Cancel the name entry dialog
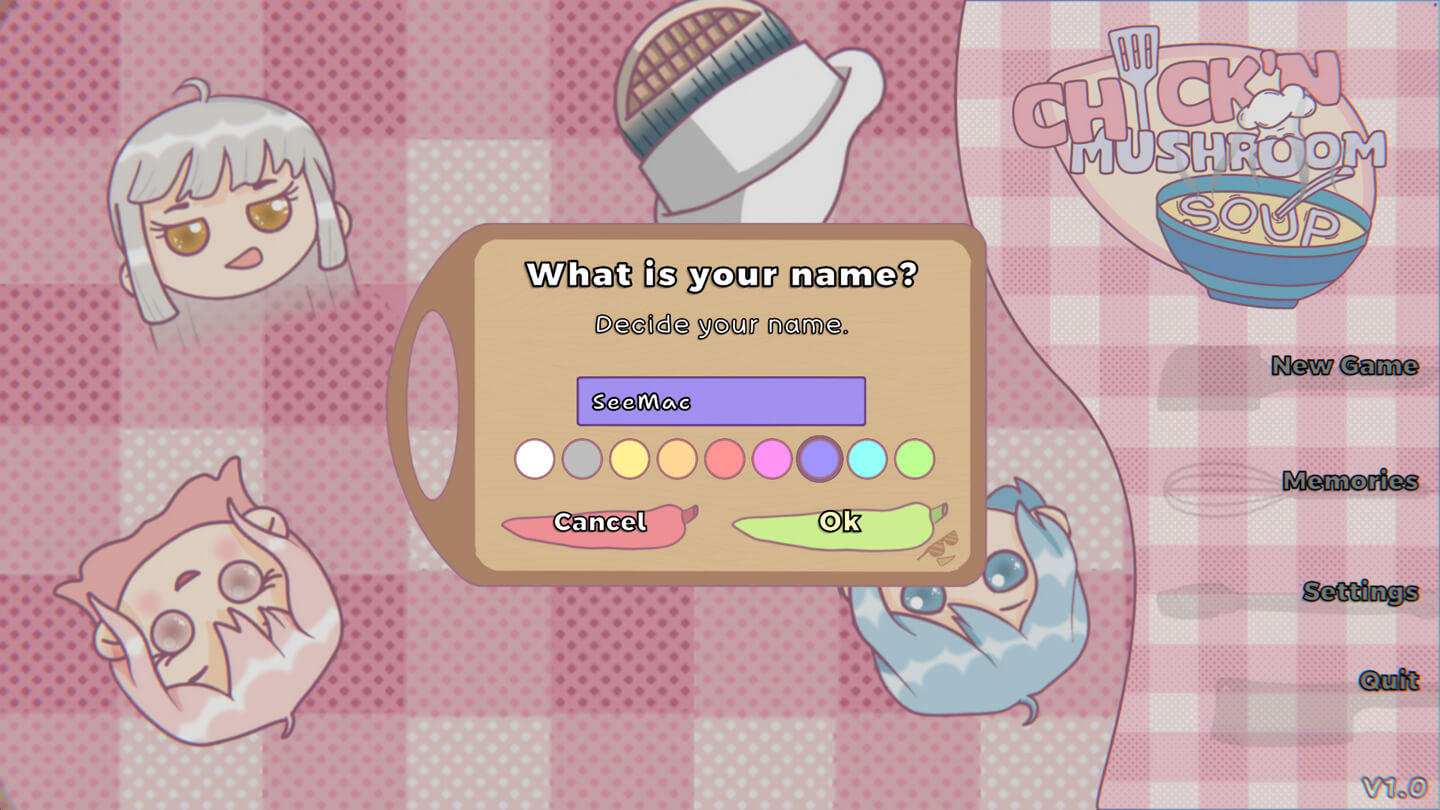Image resolution: width=1440 pixels, height=810 pixels. 599,523
